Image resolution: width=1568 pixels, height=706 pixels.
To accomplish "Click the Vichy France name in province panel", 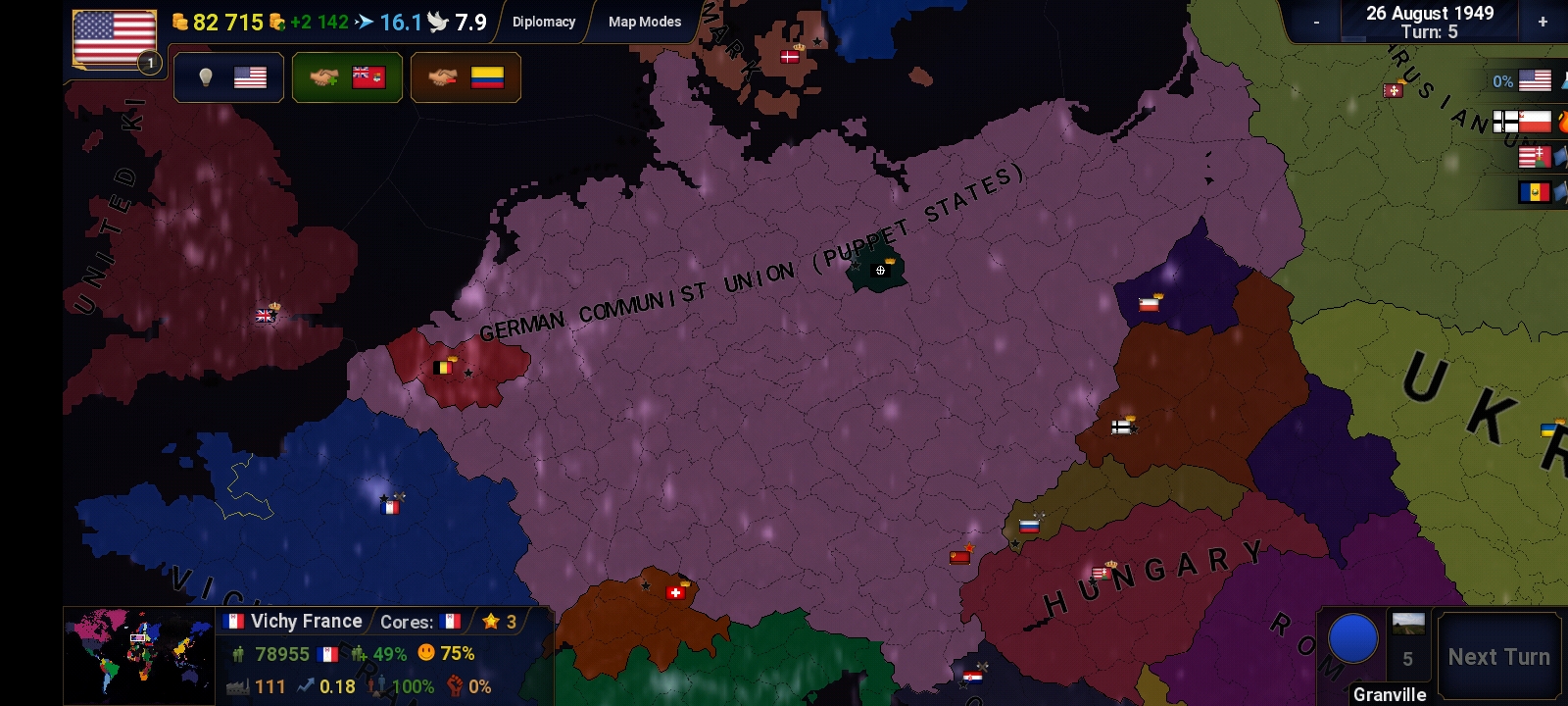I will [x=306, y=621].
